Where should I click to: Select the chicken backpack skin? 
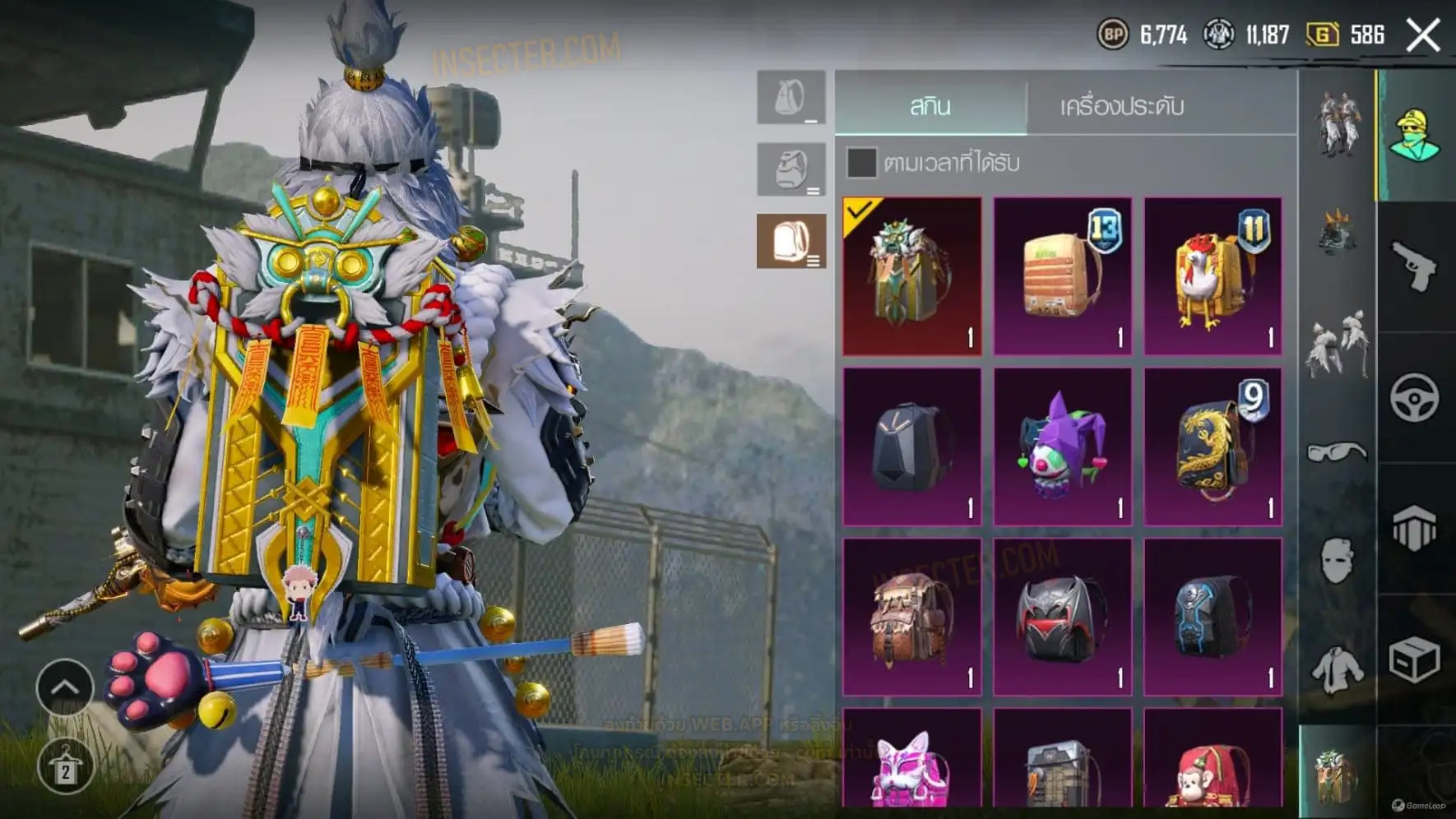coord(1213,276)
